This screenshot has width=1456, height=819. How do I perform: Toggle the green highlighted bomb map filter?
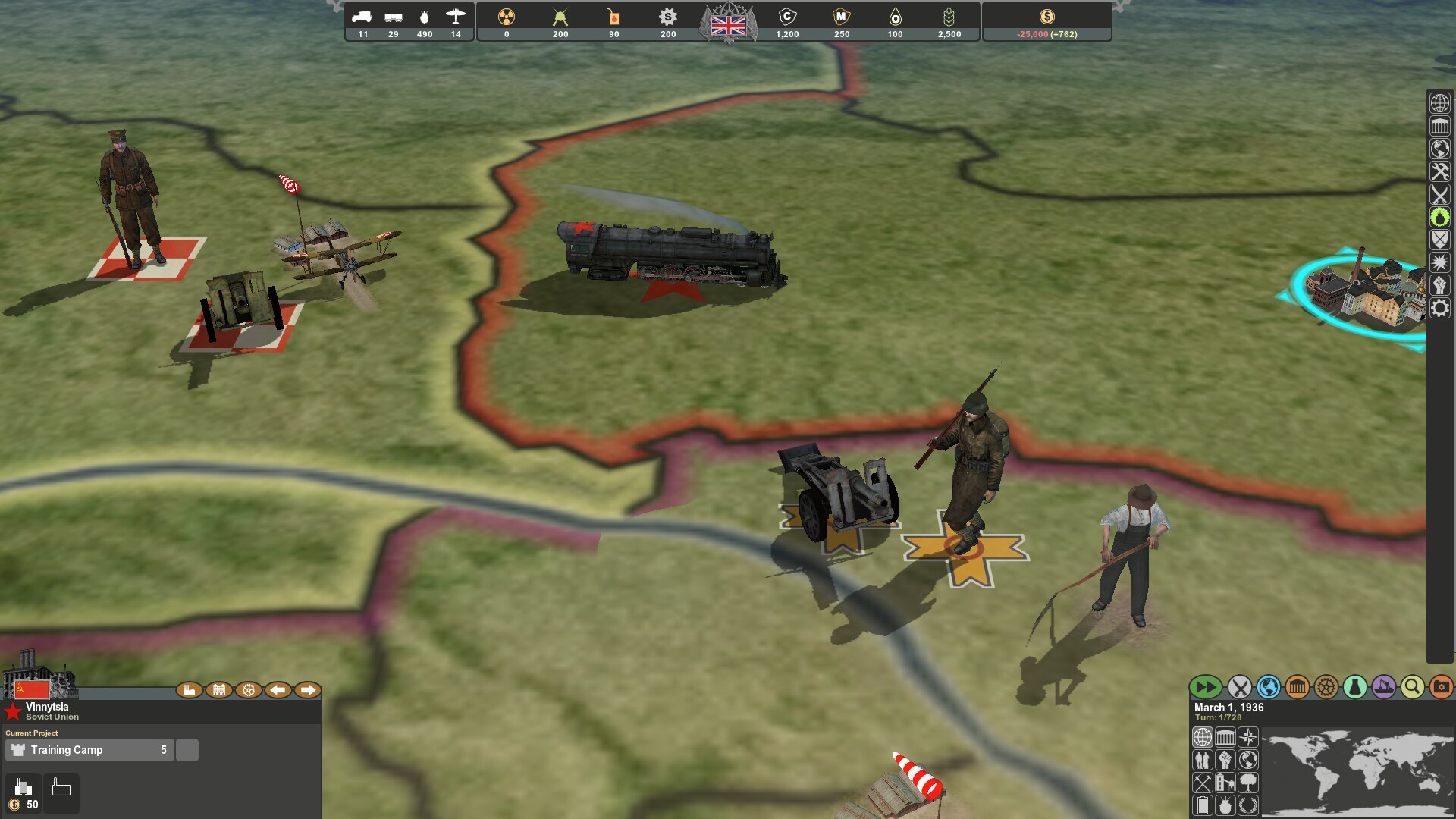[x=1439, y=218]
